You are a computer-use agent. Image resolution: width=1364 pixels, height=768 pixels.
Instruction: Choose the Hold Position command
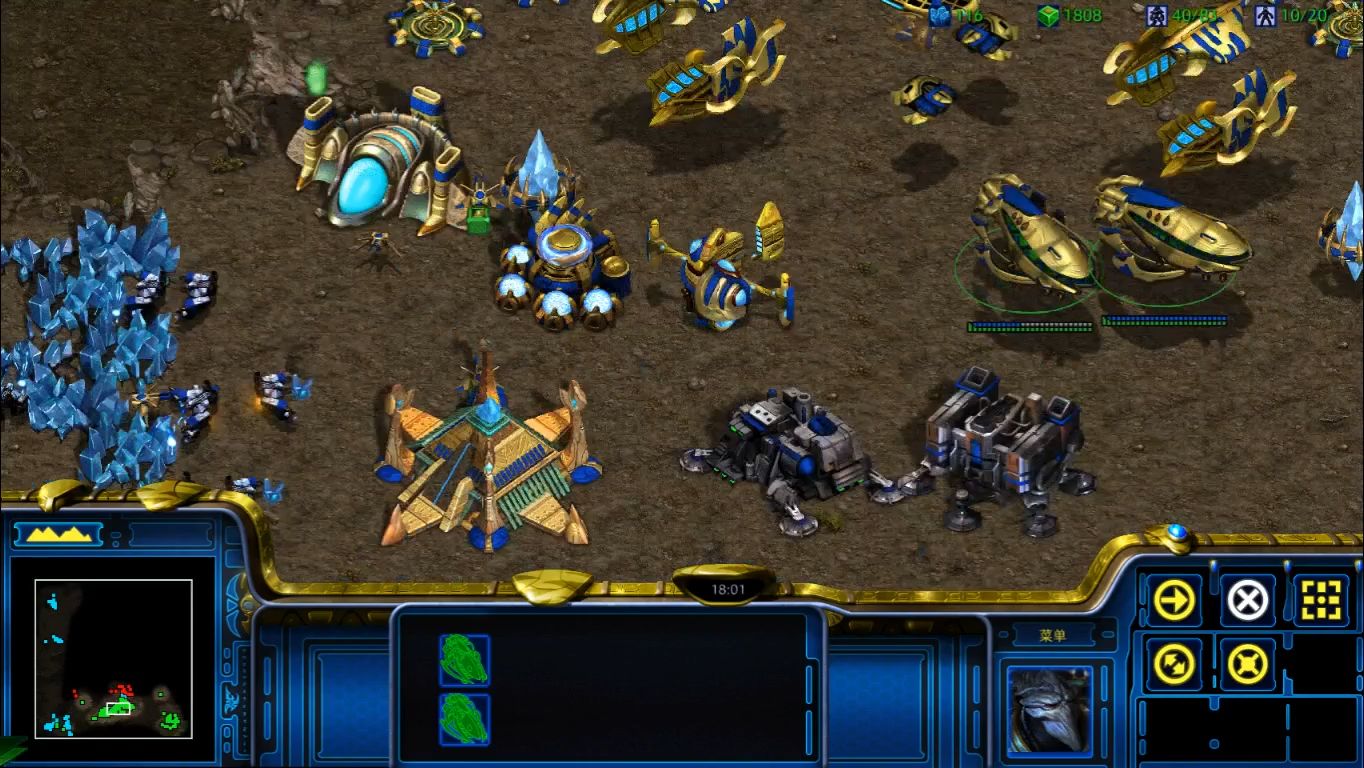point(1247,663)
